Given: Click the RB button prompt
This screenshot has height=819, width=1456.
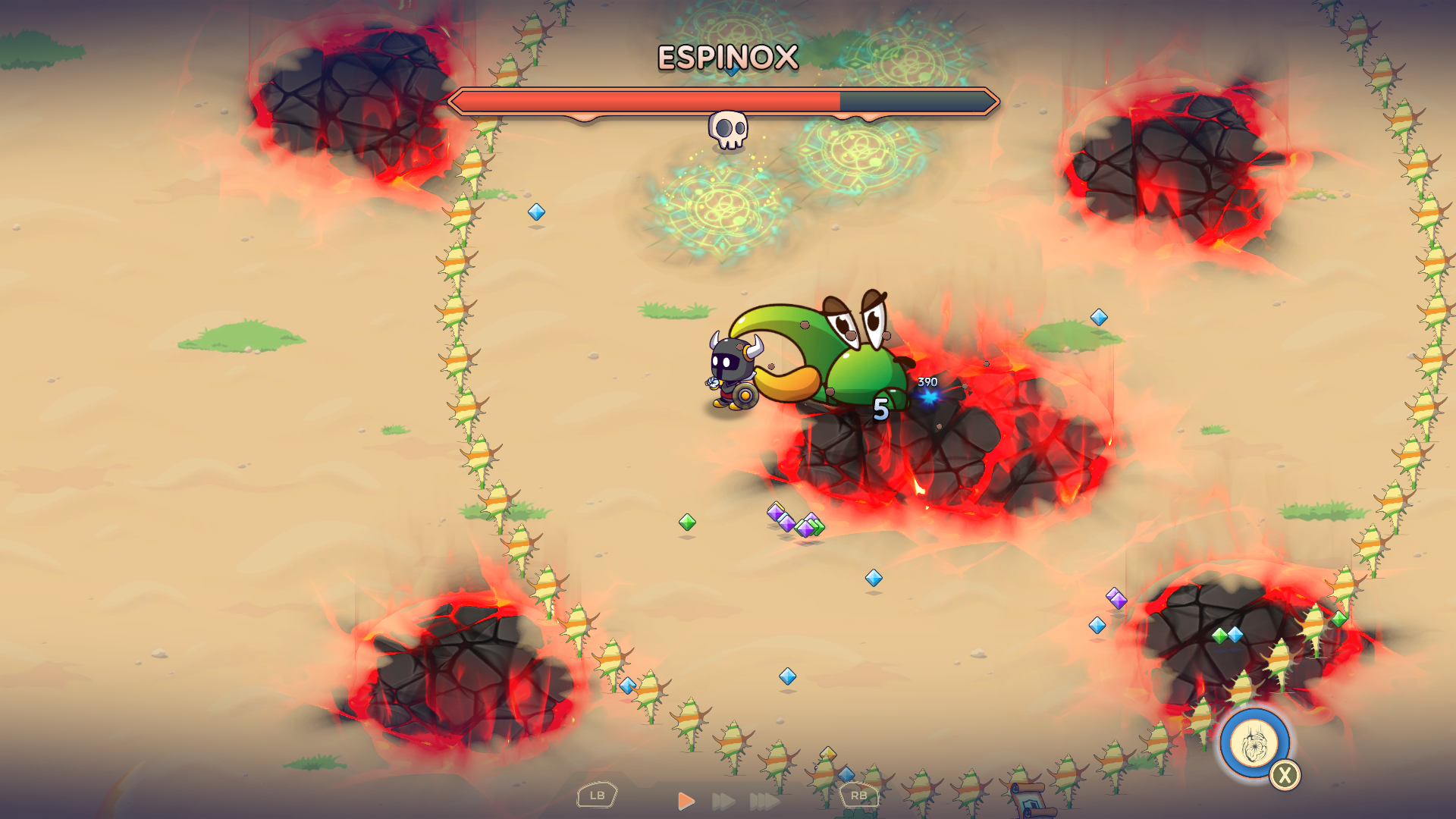Looking at the screenshot, I should 859,795.
